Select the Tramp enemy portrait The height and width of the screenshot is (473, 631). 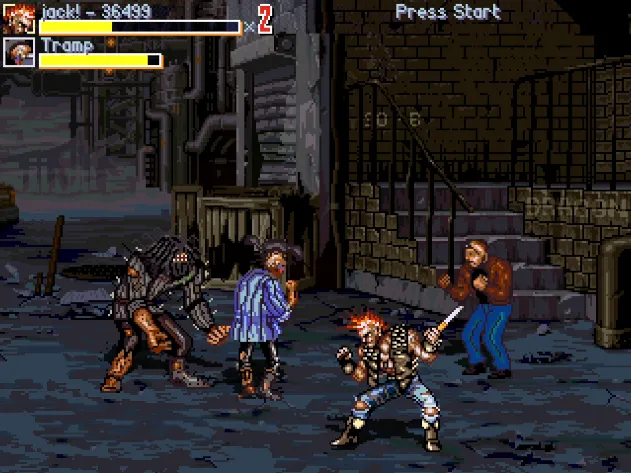tap(20, 52)
